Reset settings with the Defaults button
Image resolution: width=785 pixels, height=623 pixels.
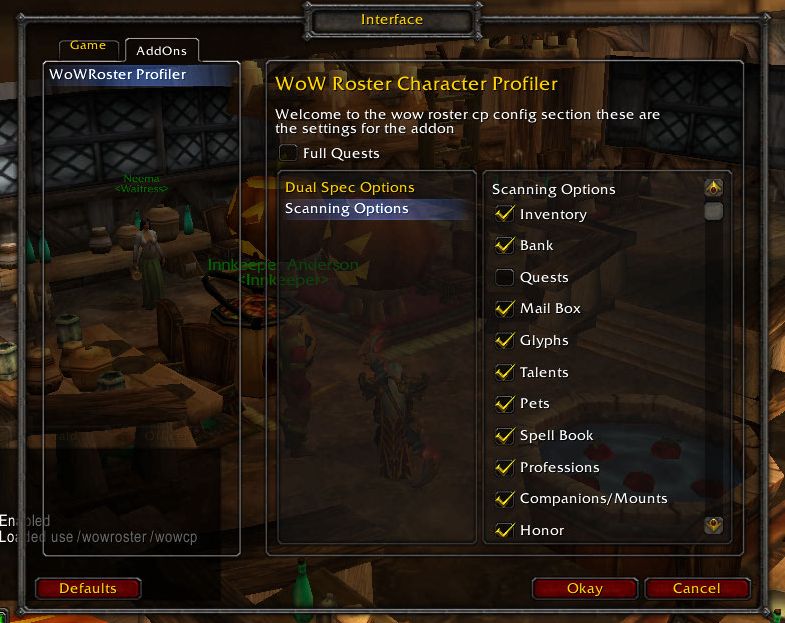[88, 588]
